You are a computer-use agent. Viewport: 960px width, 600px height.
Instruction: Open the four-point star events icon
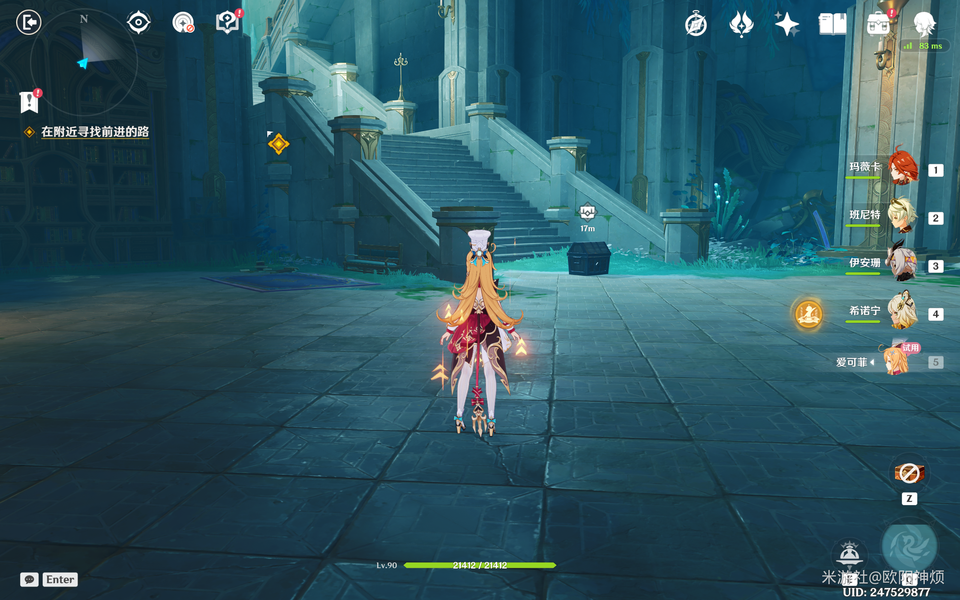pyautogui.click(x=787, y=24)
